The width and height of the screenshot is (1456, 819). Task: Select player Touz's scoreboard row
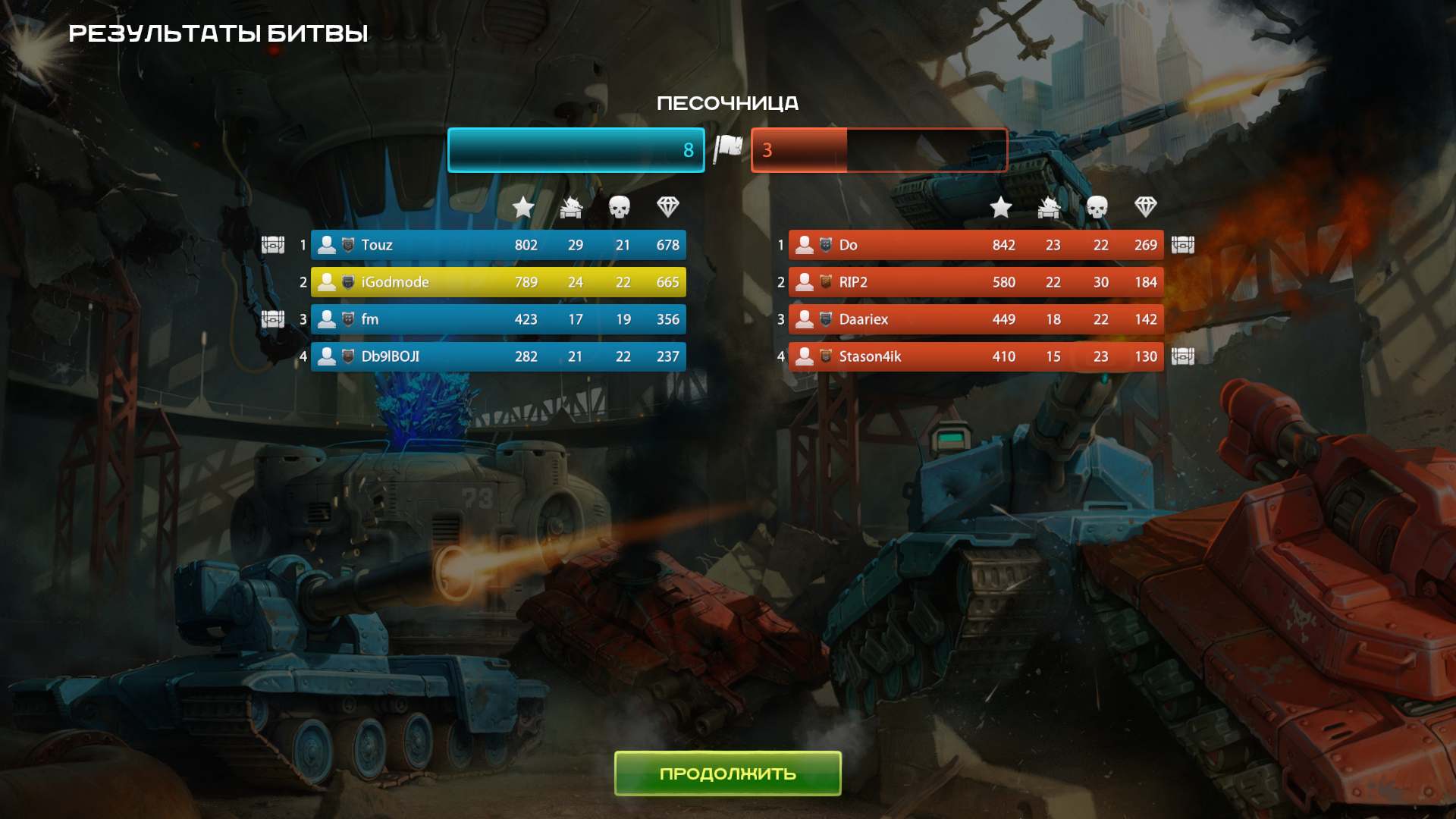[x=498, y=245]
